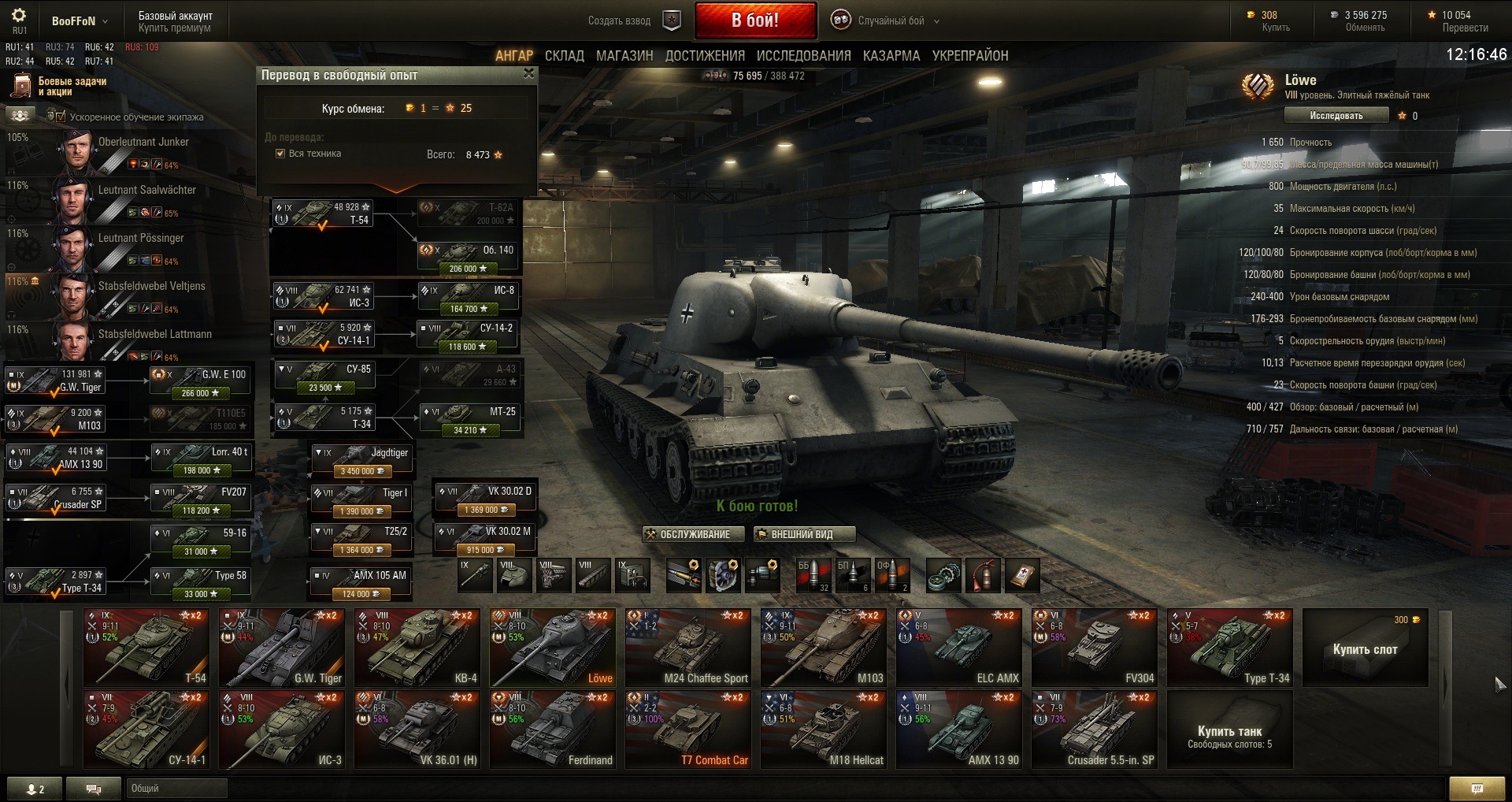The height and width of the screenshot is (802, 1512).
Task: Start battle with the red В бой! button
Action: (x=754, y=20)
